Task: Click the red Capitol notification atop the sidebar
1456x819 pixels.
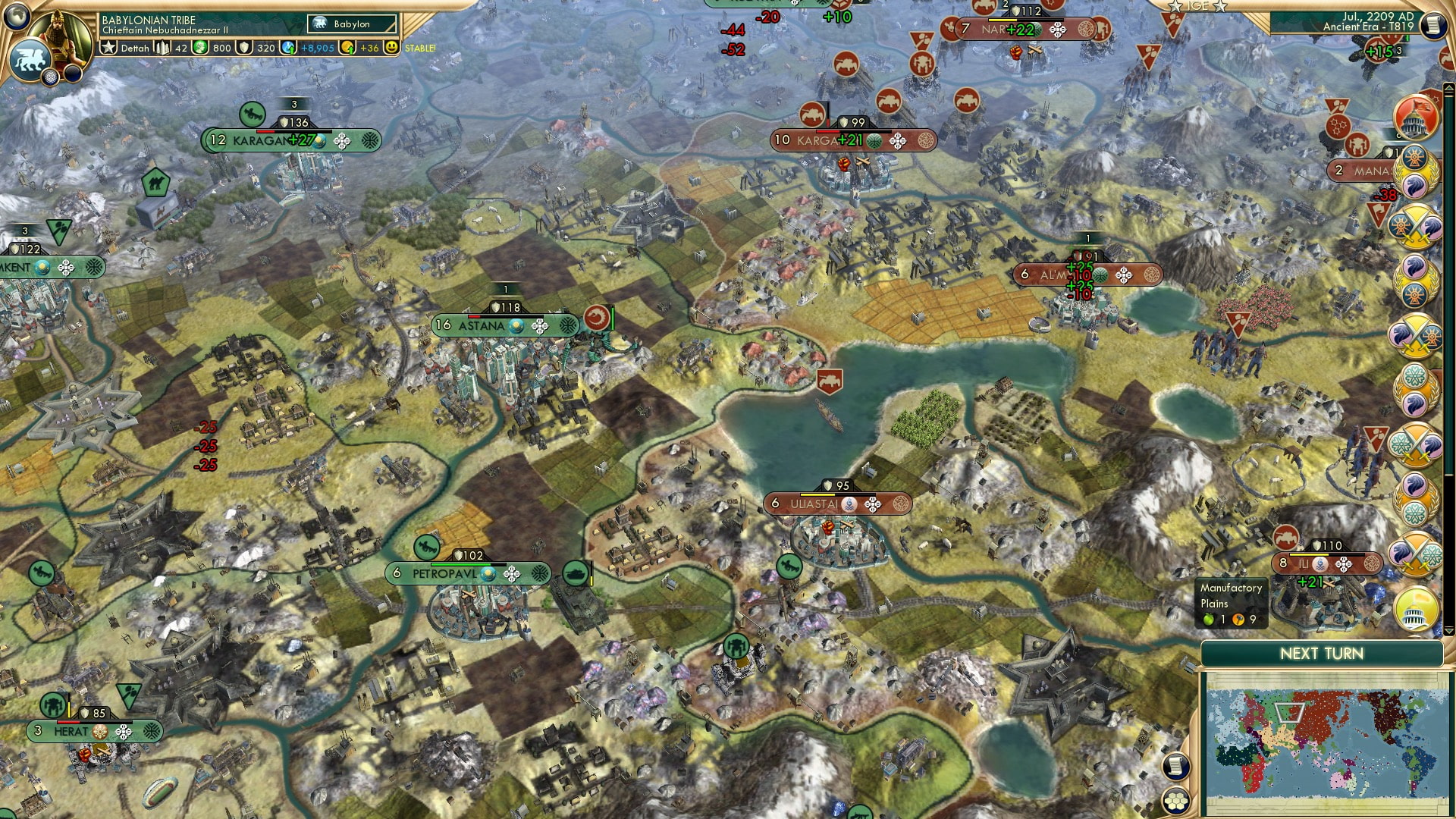Action: click(1415, 118)
